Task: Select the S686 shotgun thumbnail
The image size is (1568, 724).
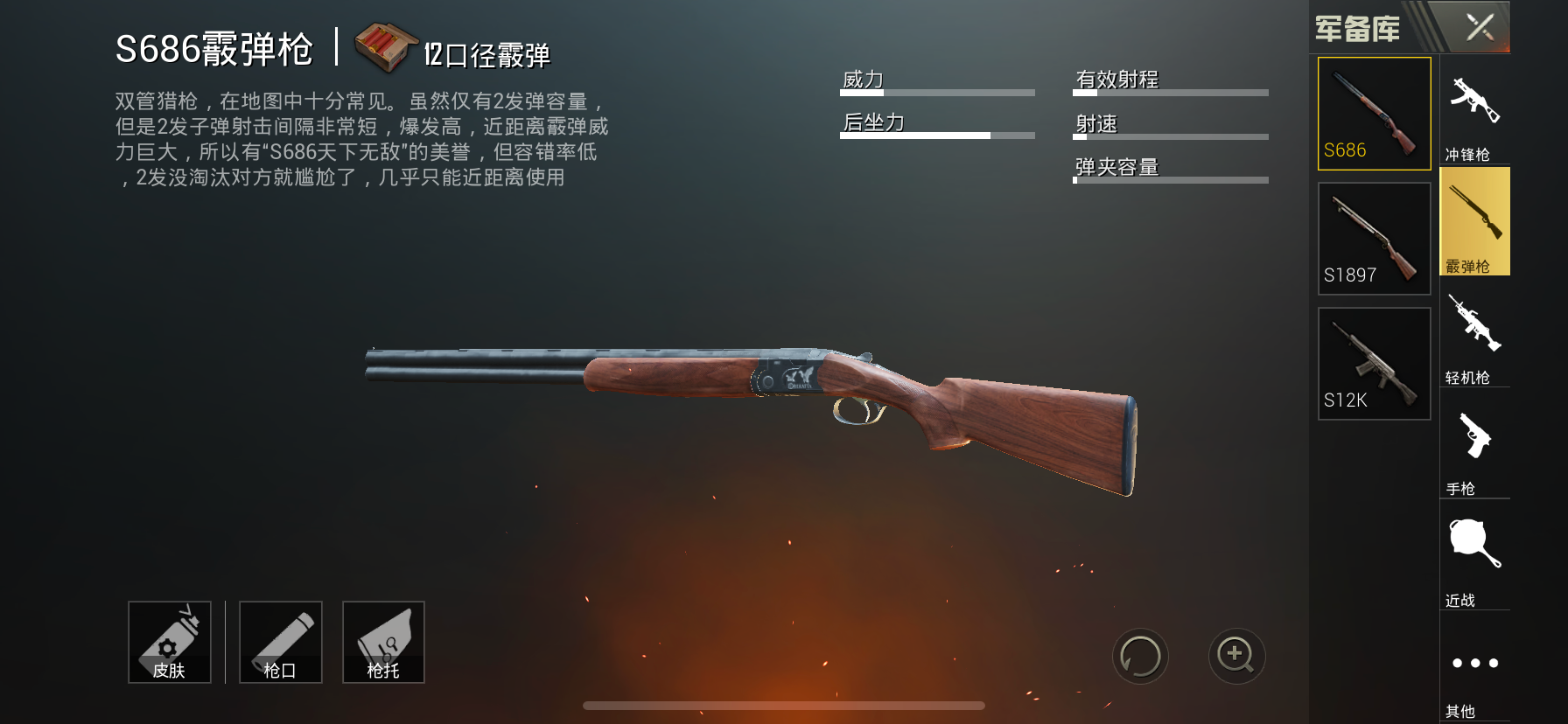Action: pos(1374,114)
